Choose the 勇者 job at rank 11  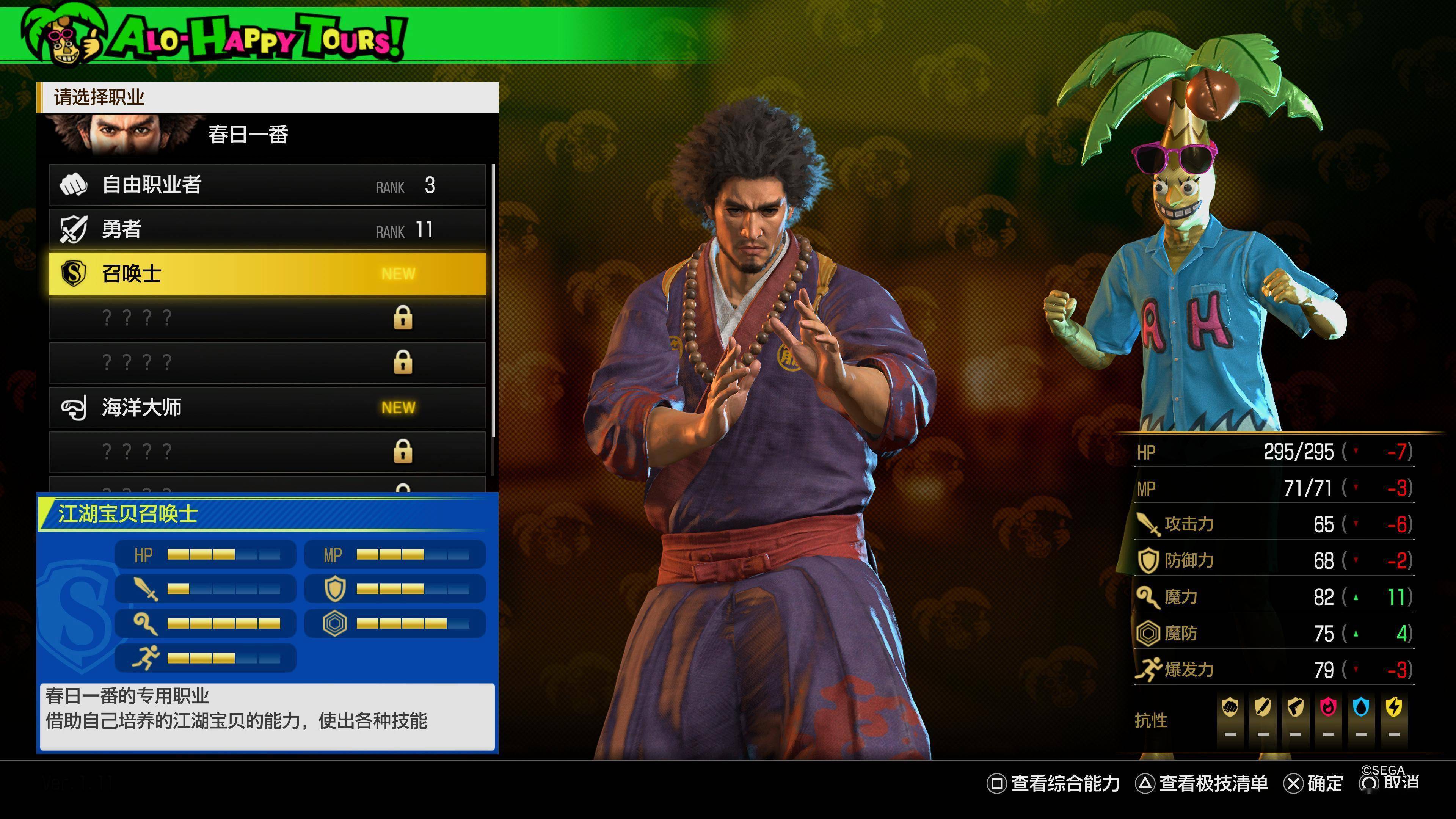click(x=267, y=229)
